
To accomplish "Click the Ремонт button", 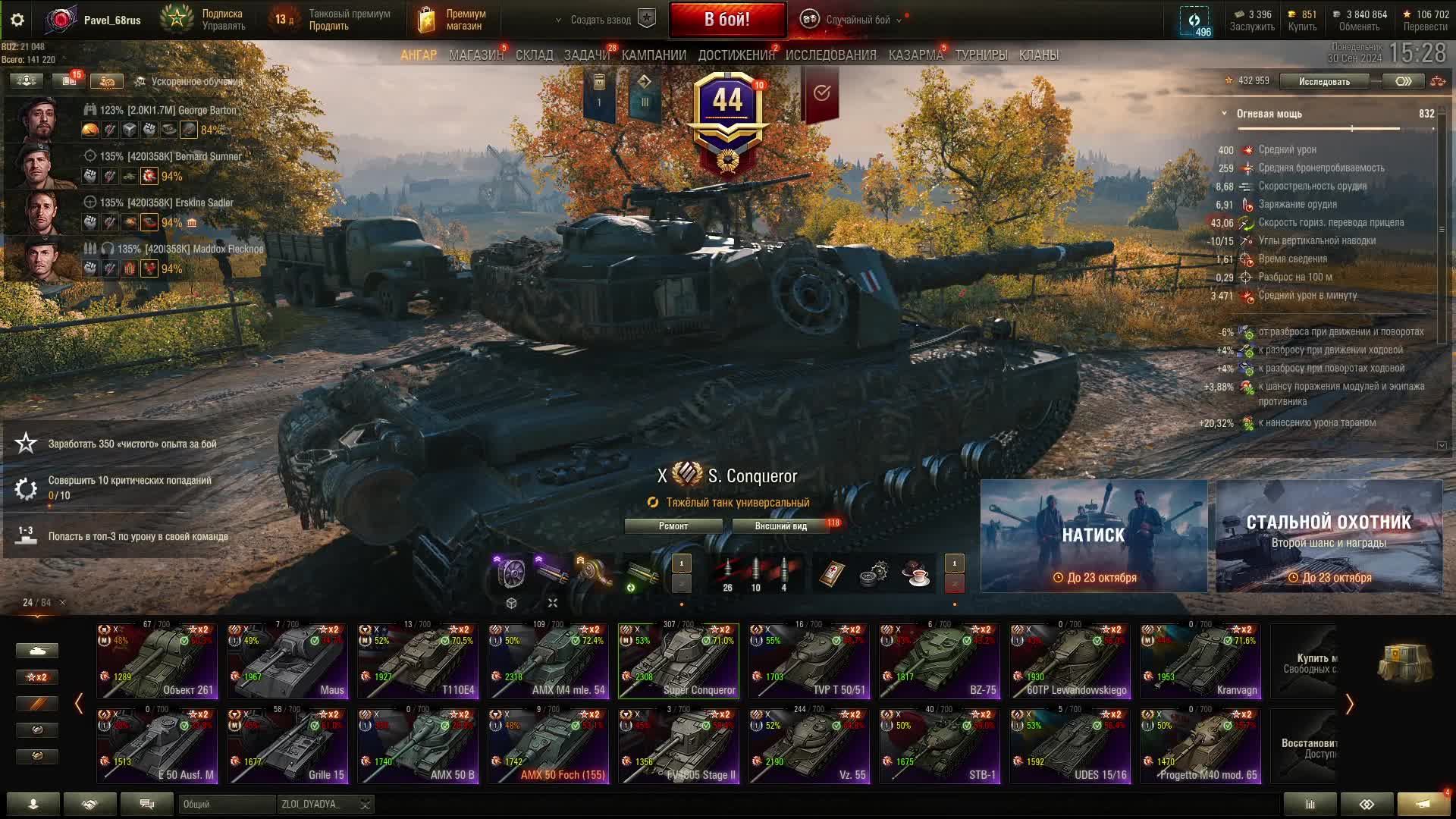I will pyautogui.click(x=673, y=526).
